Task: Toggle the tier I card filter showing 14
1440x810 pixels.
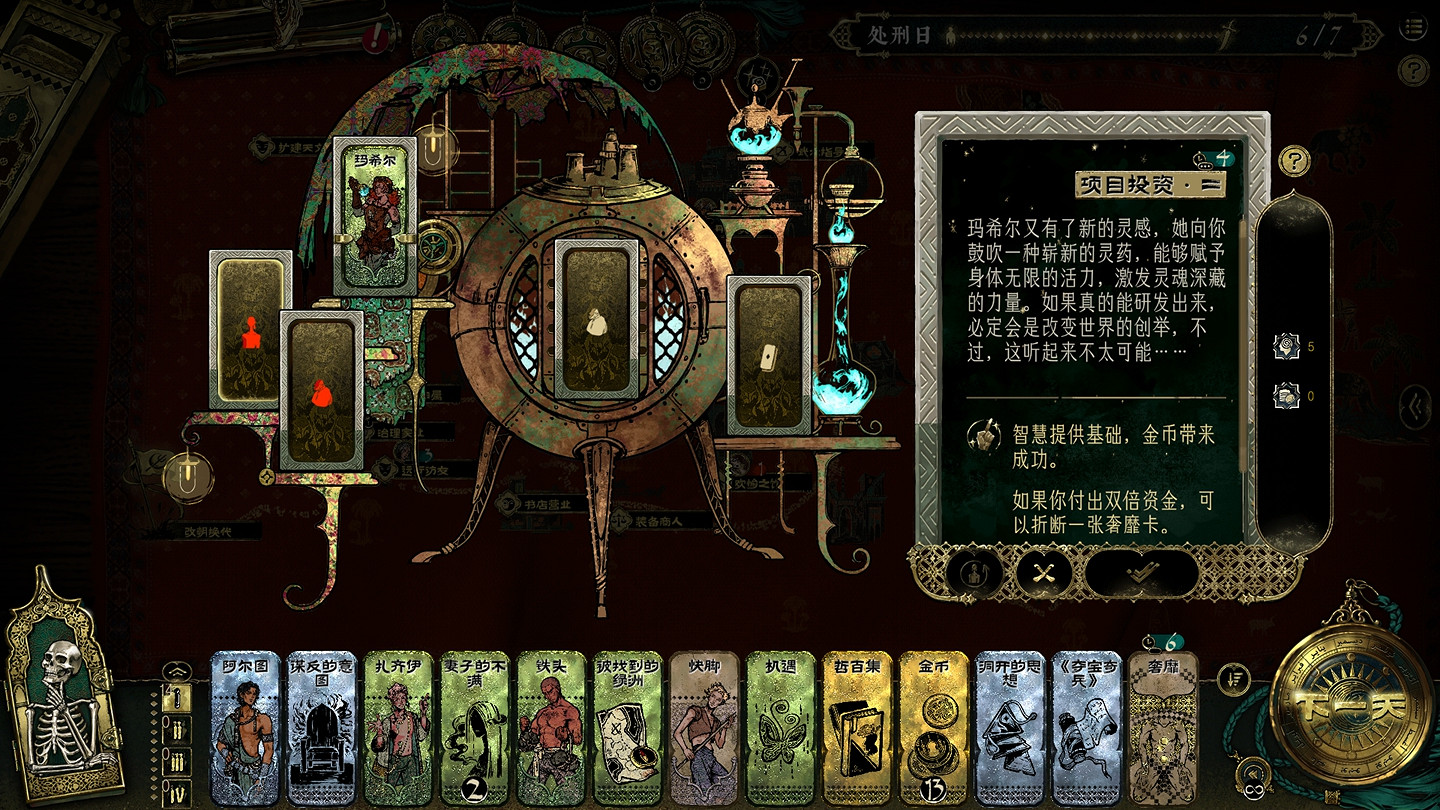Action: (x=178, y=699)
